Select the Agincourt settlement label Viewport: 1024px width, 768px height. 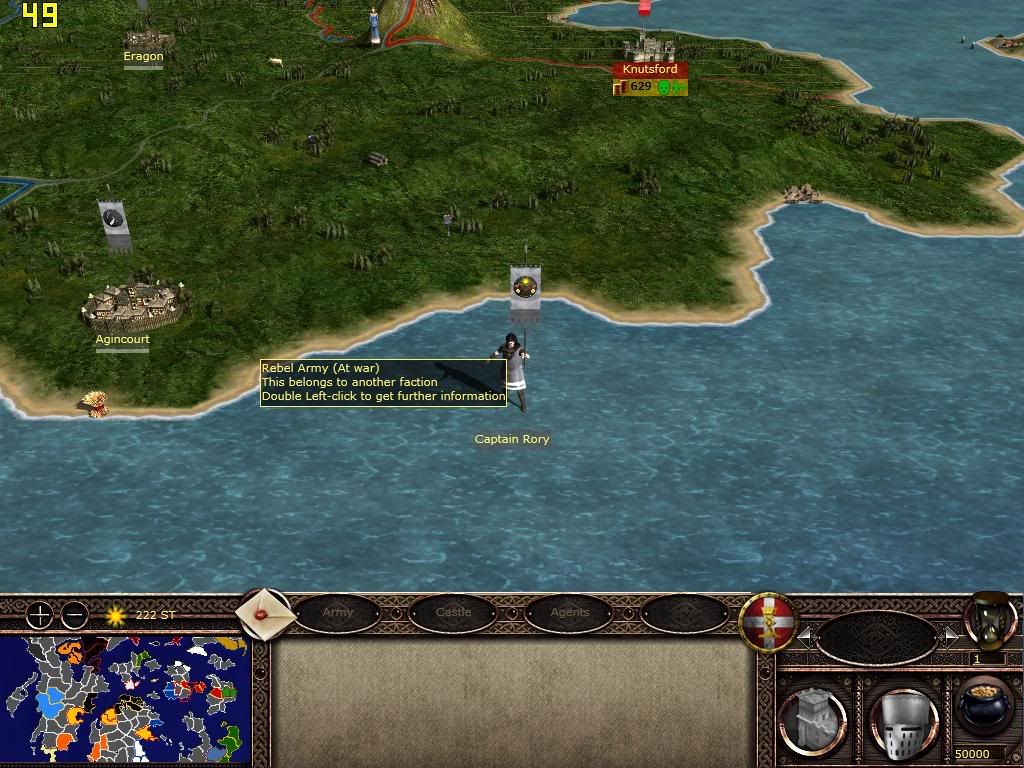tap(122, 339)
